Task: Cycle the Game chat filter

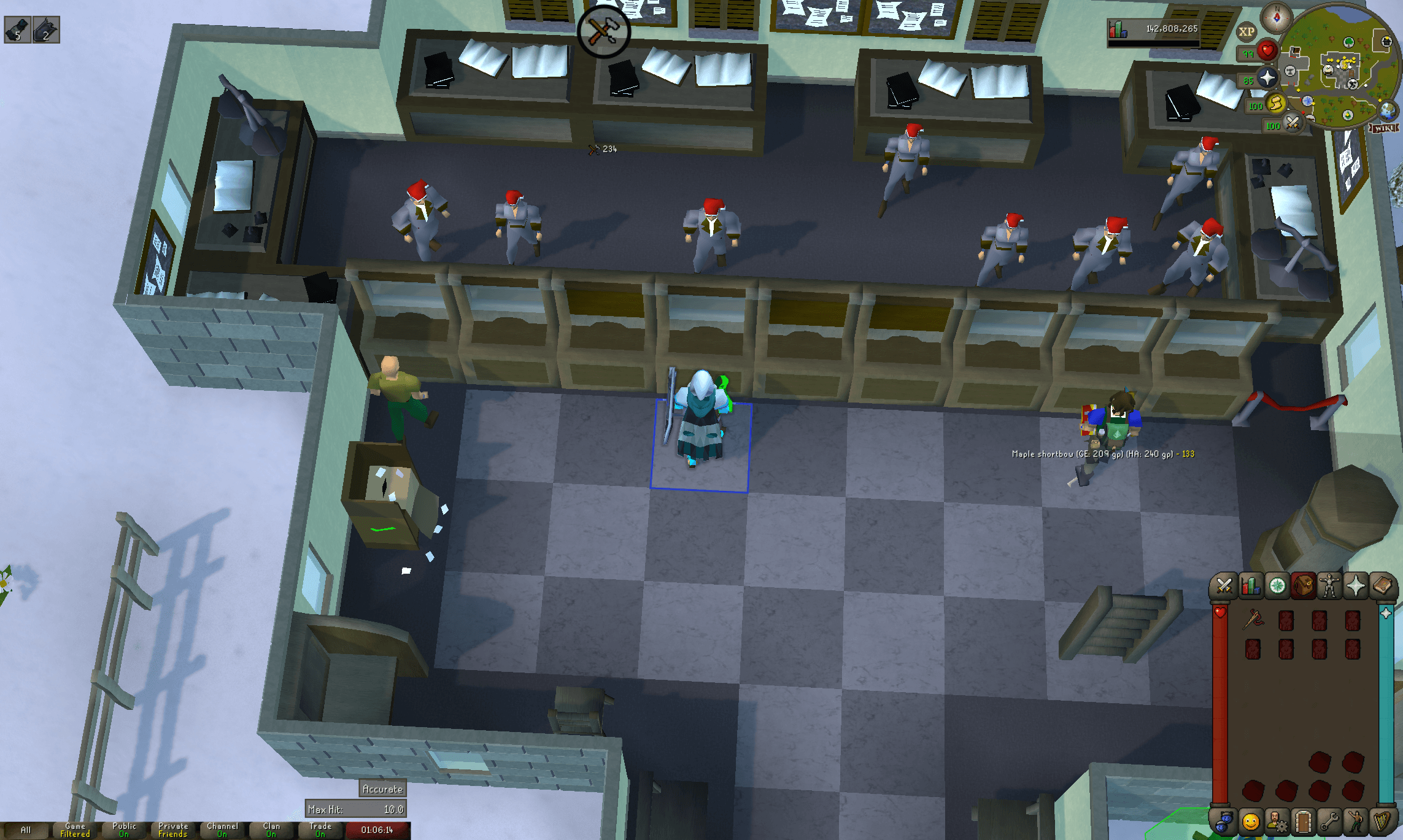Action: coord(74,829)
